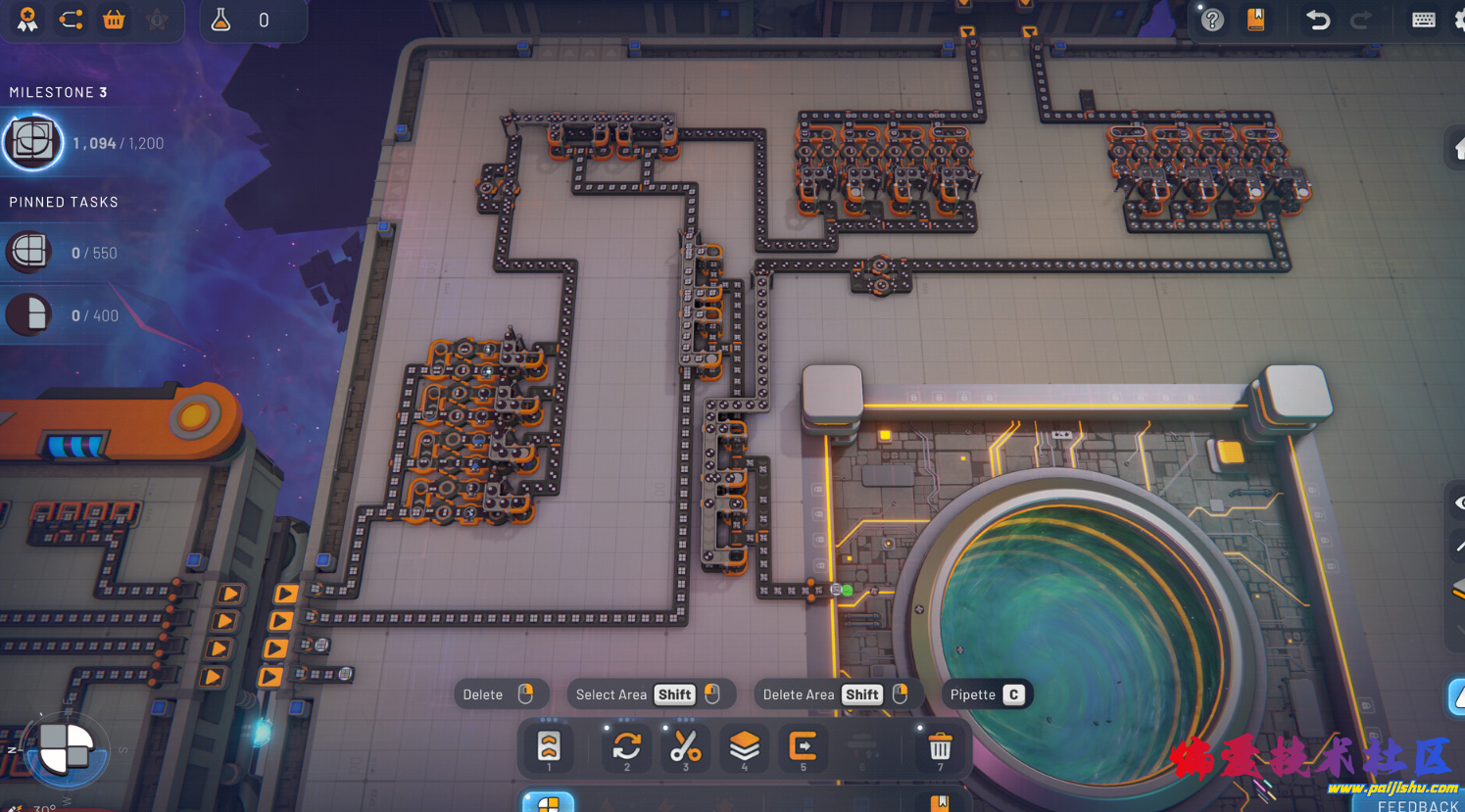
Task: Open the shop basket icon
Action: point(114,20)
